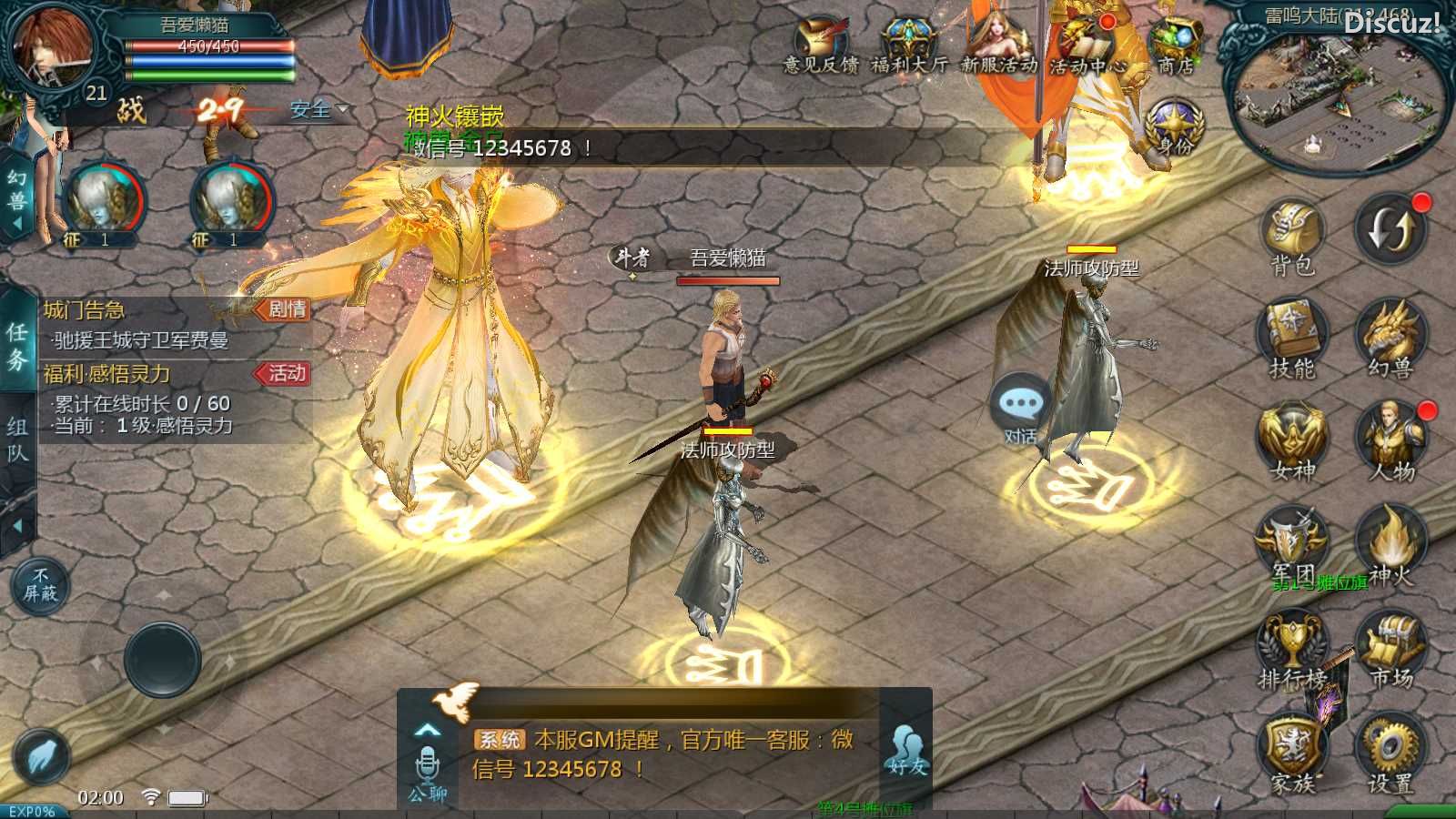Show the 排行榜 leaderboard
1456x819 pixels.
(1292, 646)
